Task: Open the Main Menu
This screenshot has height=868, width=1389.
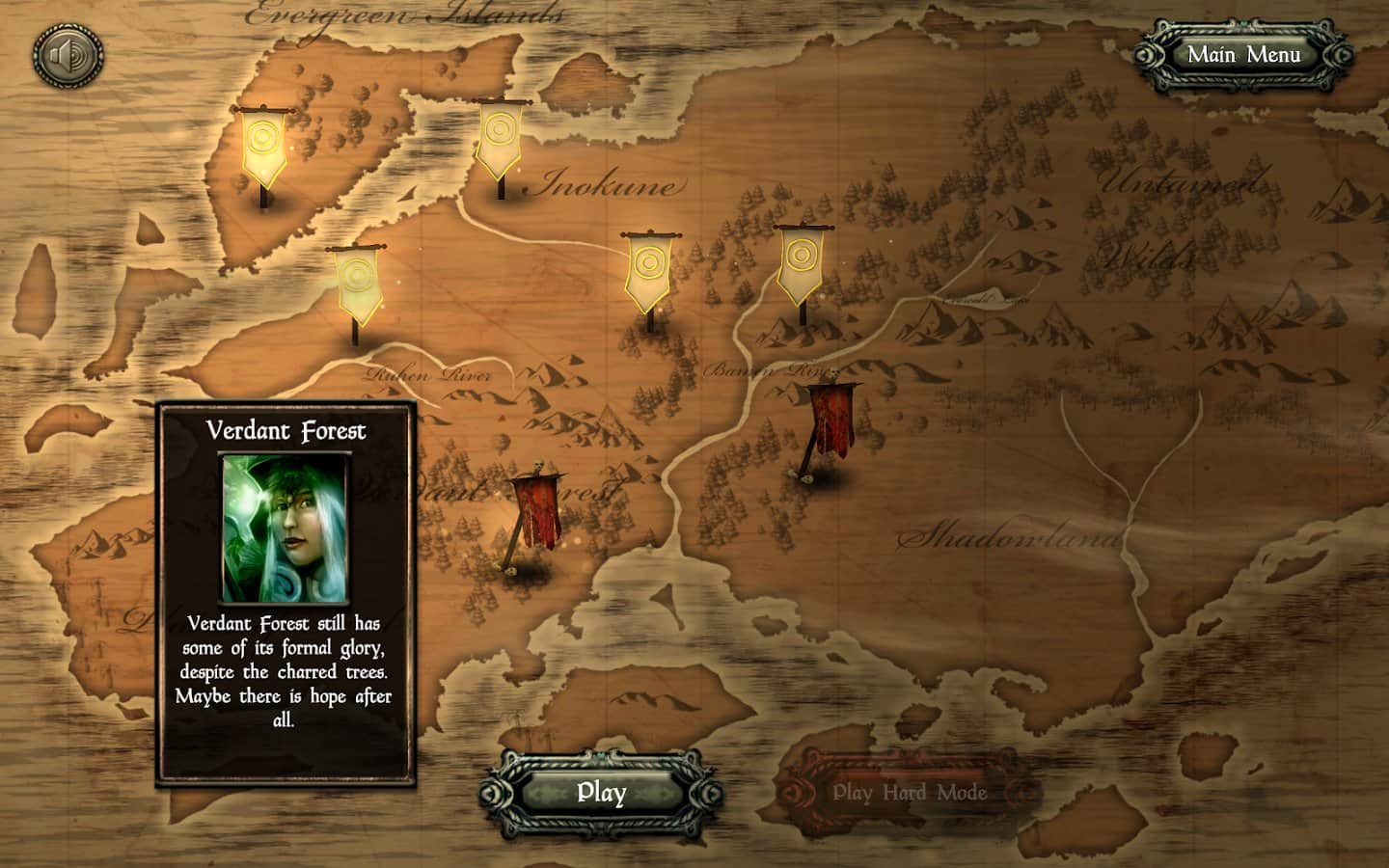Action: pyautogui.click(x=1243, y=55)
